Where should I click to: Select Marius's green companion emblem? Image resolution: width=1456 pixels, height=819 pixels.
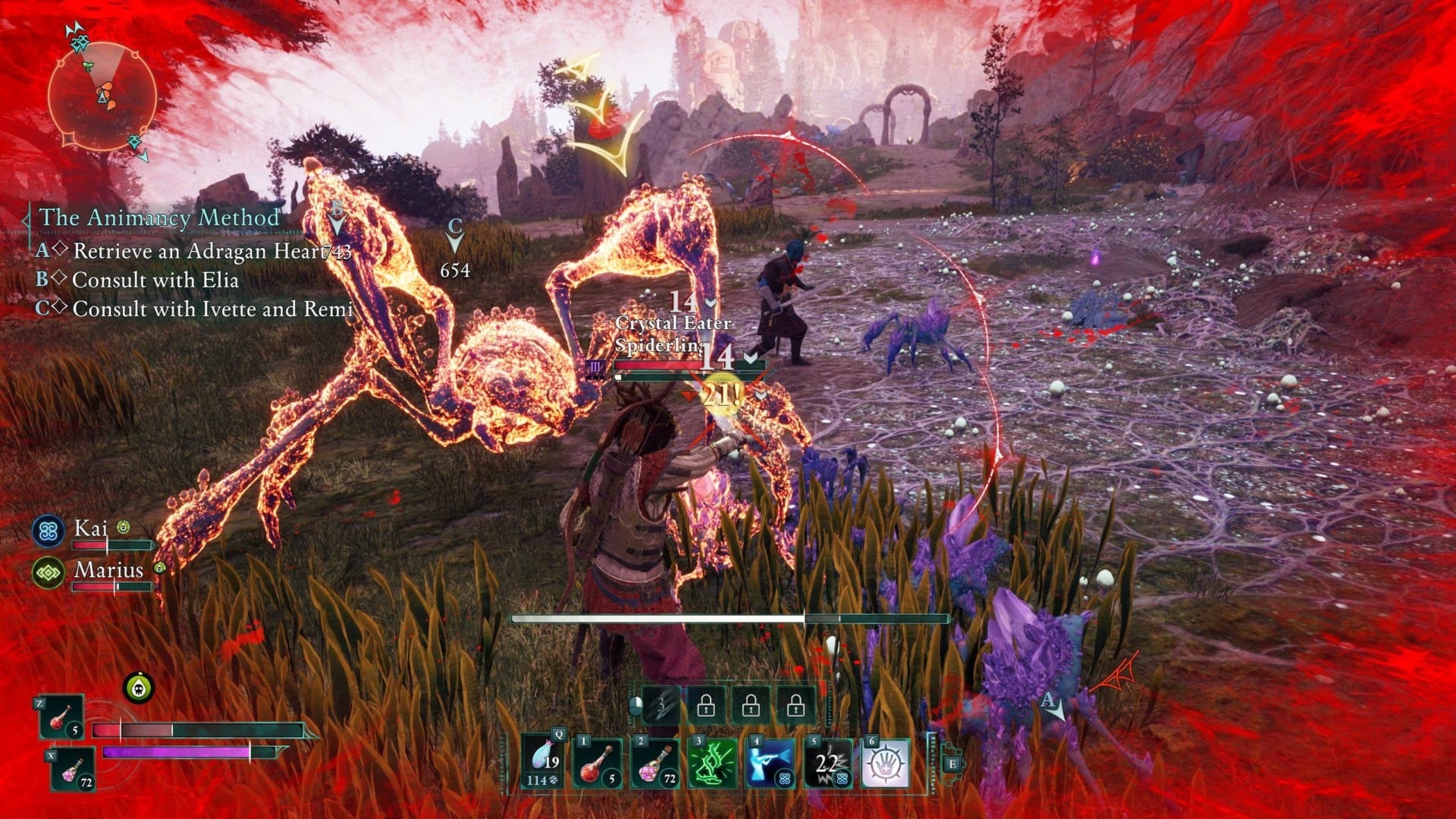tap(49, 573)
